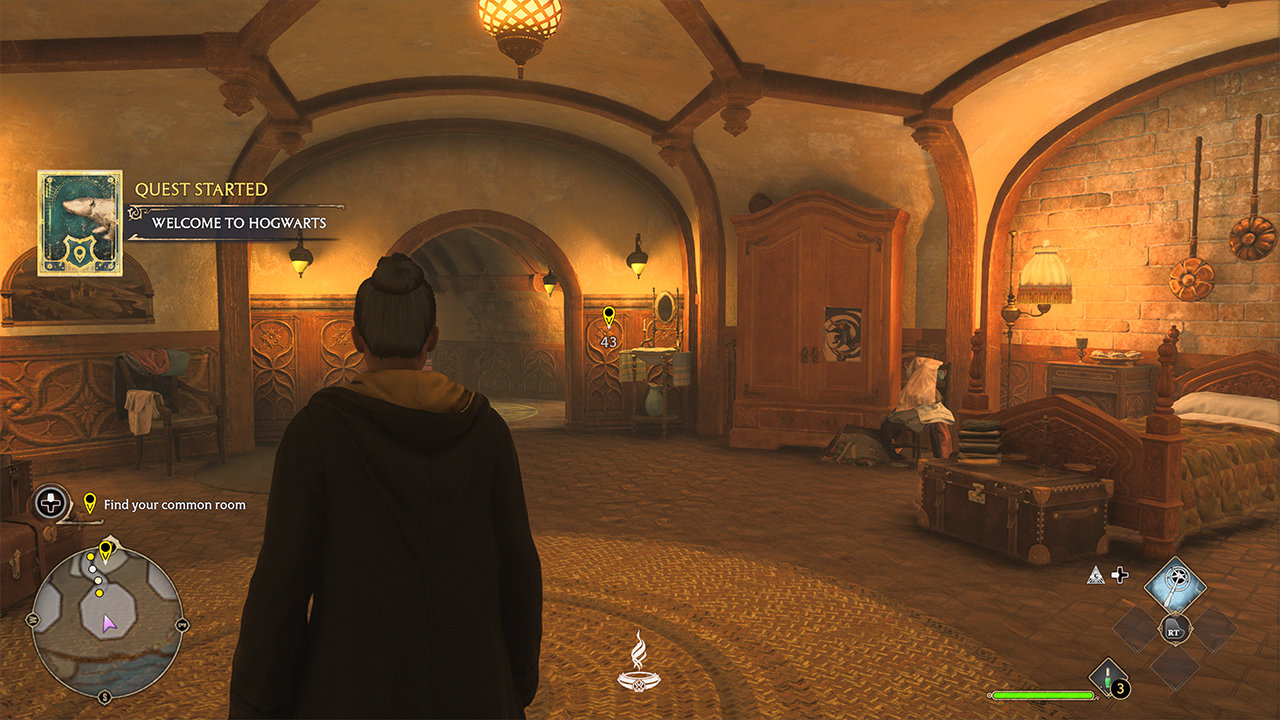Image resolution: width=1280 pixels, height=720 pixels.
Task: Click the Welcome to Hogwarts quest card
Action: click(x=80, y=223)
